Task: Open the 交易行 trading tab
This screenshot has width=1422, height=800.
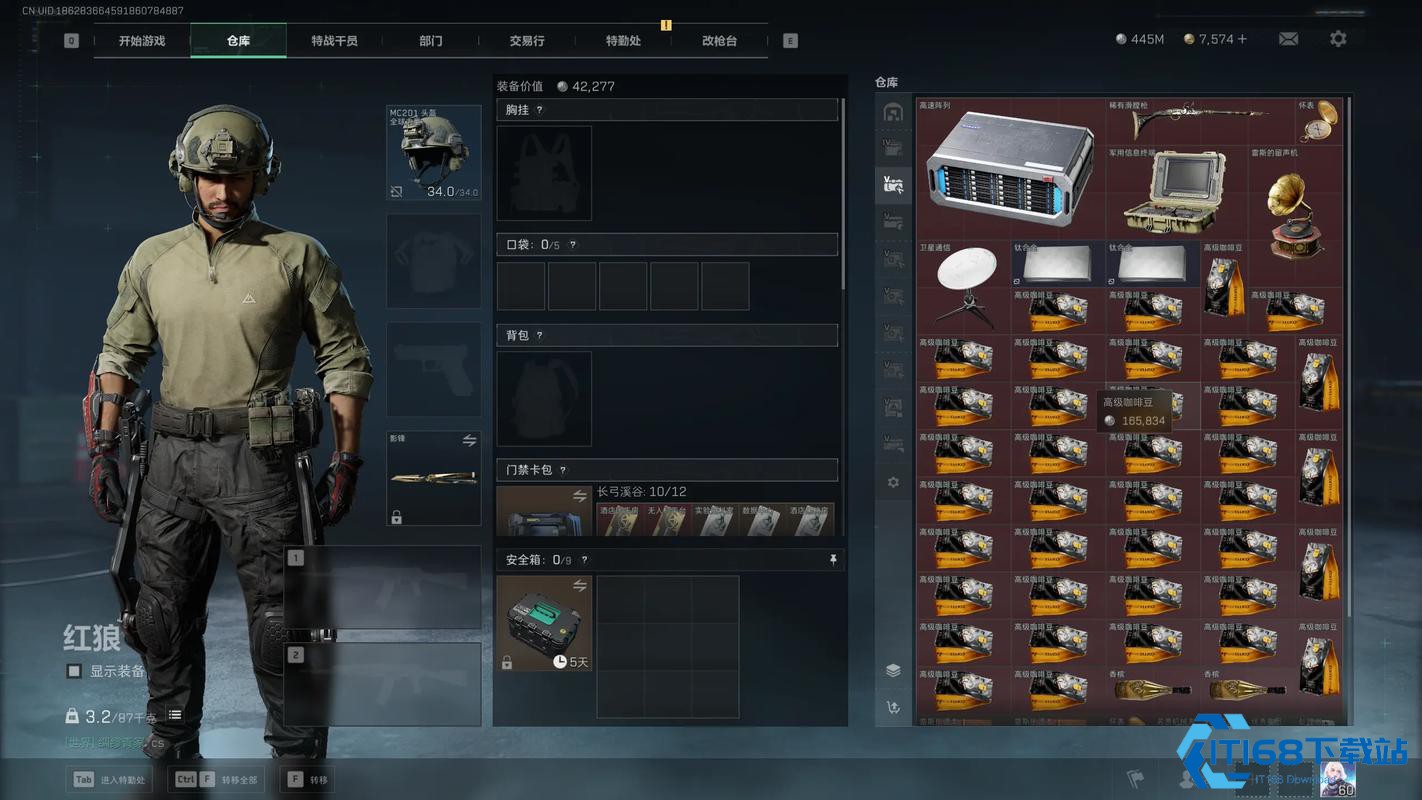Action: 527,41
